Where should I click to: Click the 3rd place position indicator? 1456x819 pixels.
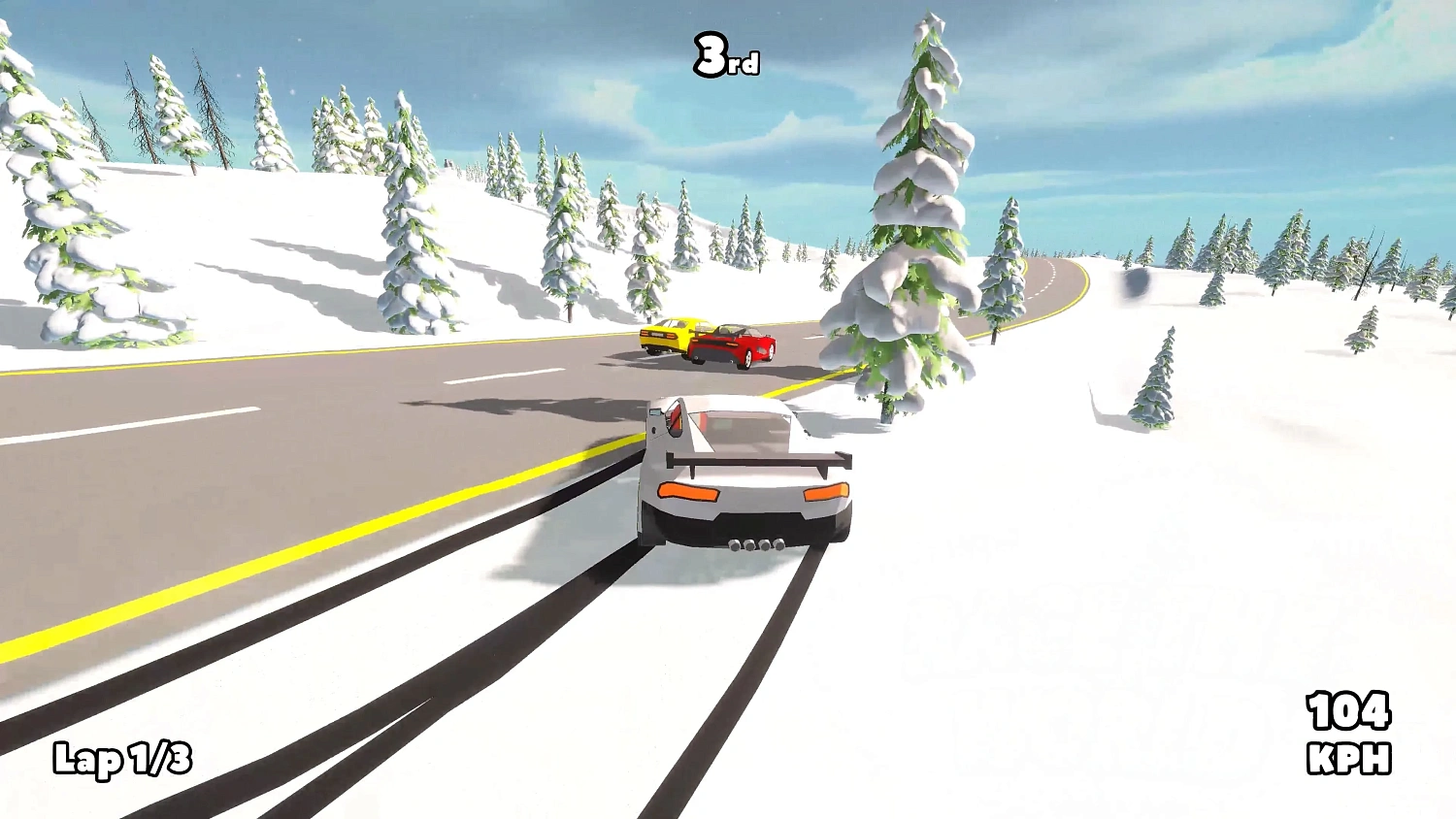725,54
